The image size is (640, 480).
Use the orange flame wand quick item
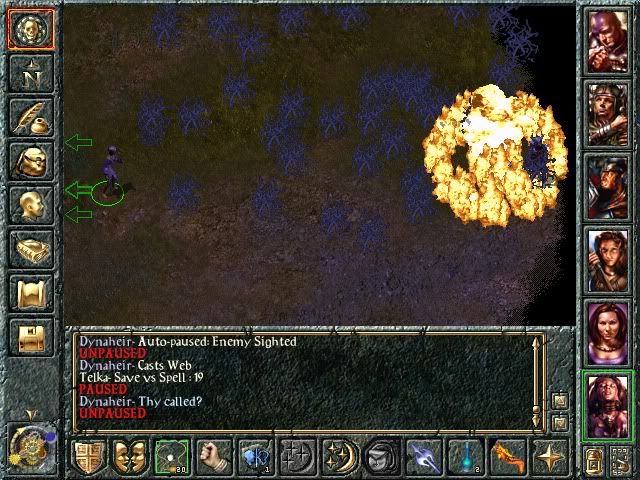(506, 456)
